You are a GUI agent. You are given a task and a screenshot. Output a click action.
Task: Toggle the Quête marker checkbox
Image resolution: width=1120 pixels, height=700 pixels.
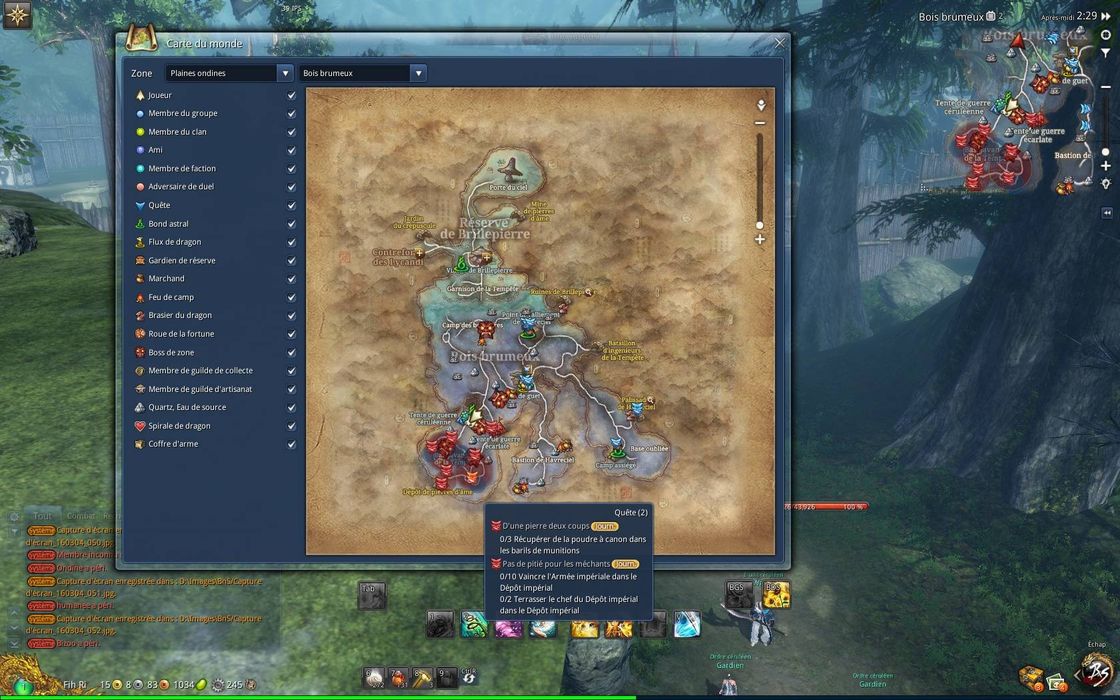(x=292, y=205)
